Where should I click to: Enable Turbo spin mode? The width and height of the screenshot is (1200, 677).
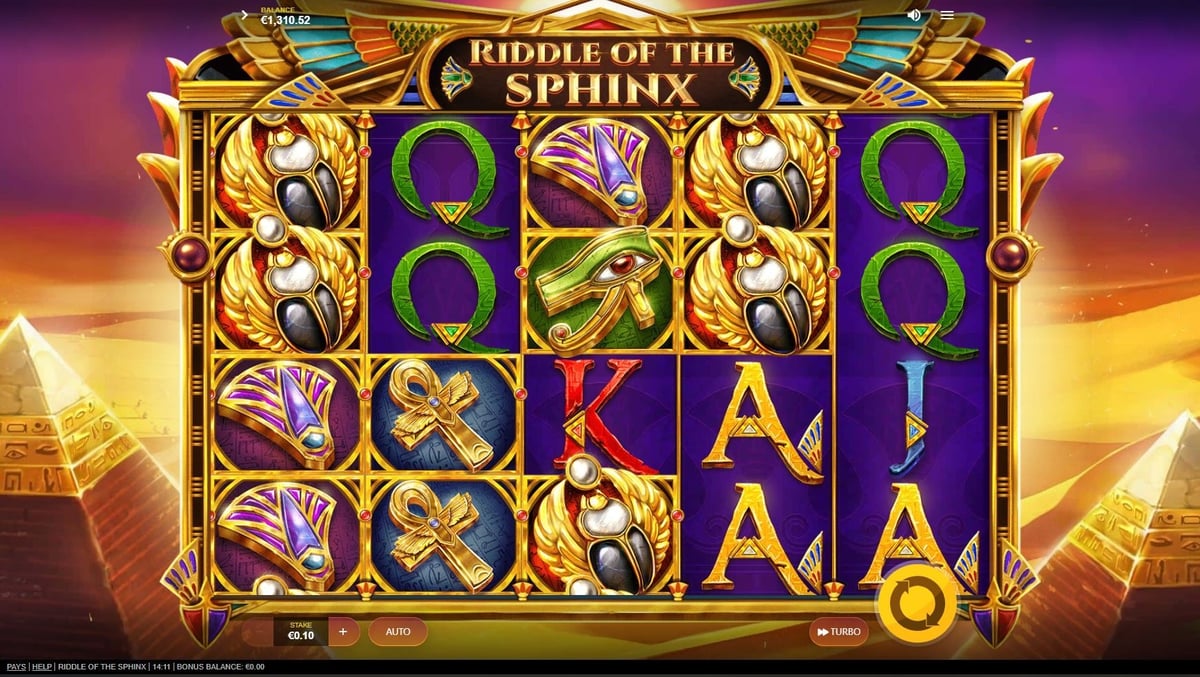click(x=838, y=631)
